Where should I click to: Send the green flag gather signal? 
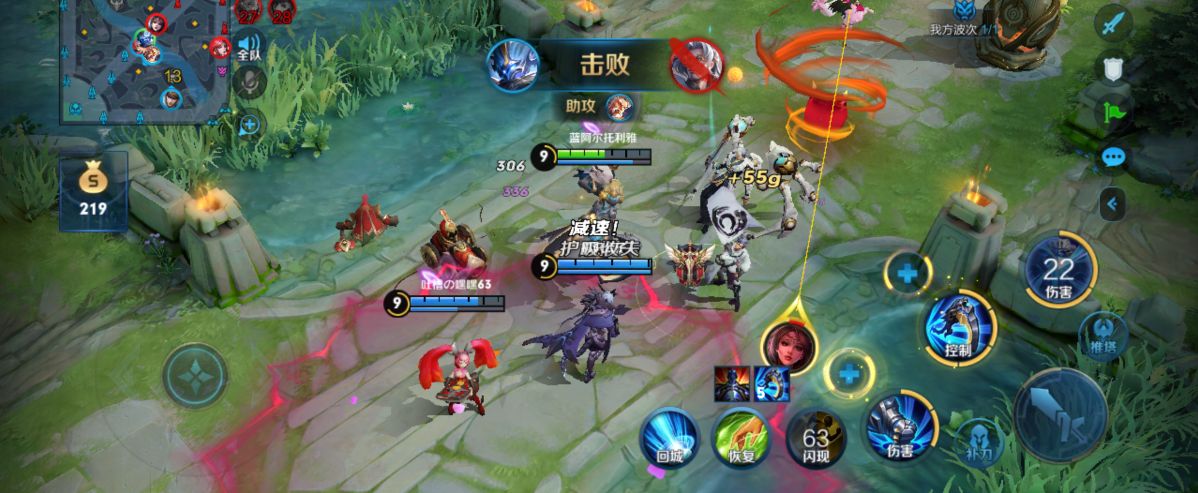[1113, 112]
